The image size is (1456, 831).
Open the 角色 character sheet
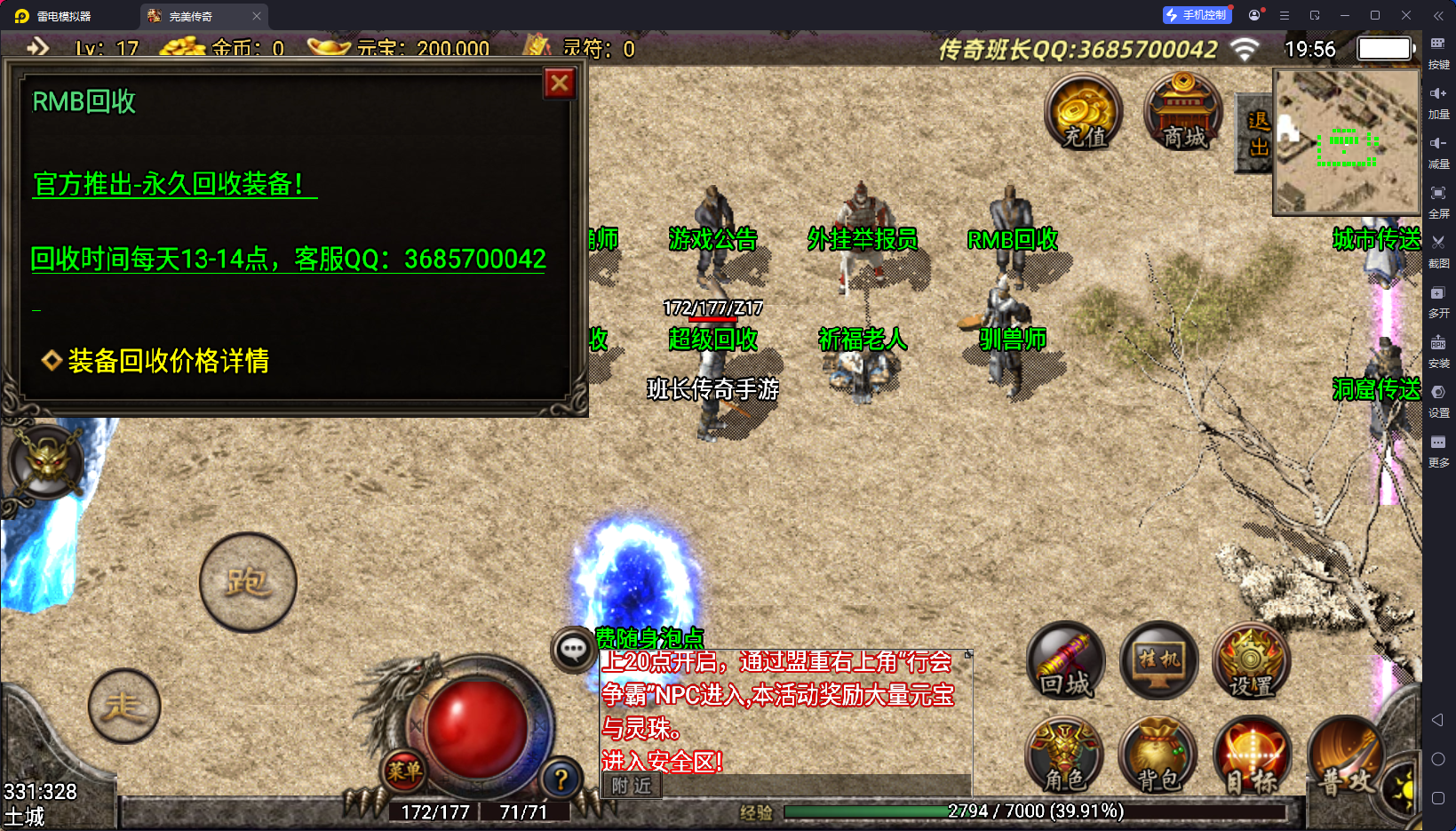click(x=1064, y=755)
